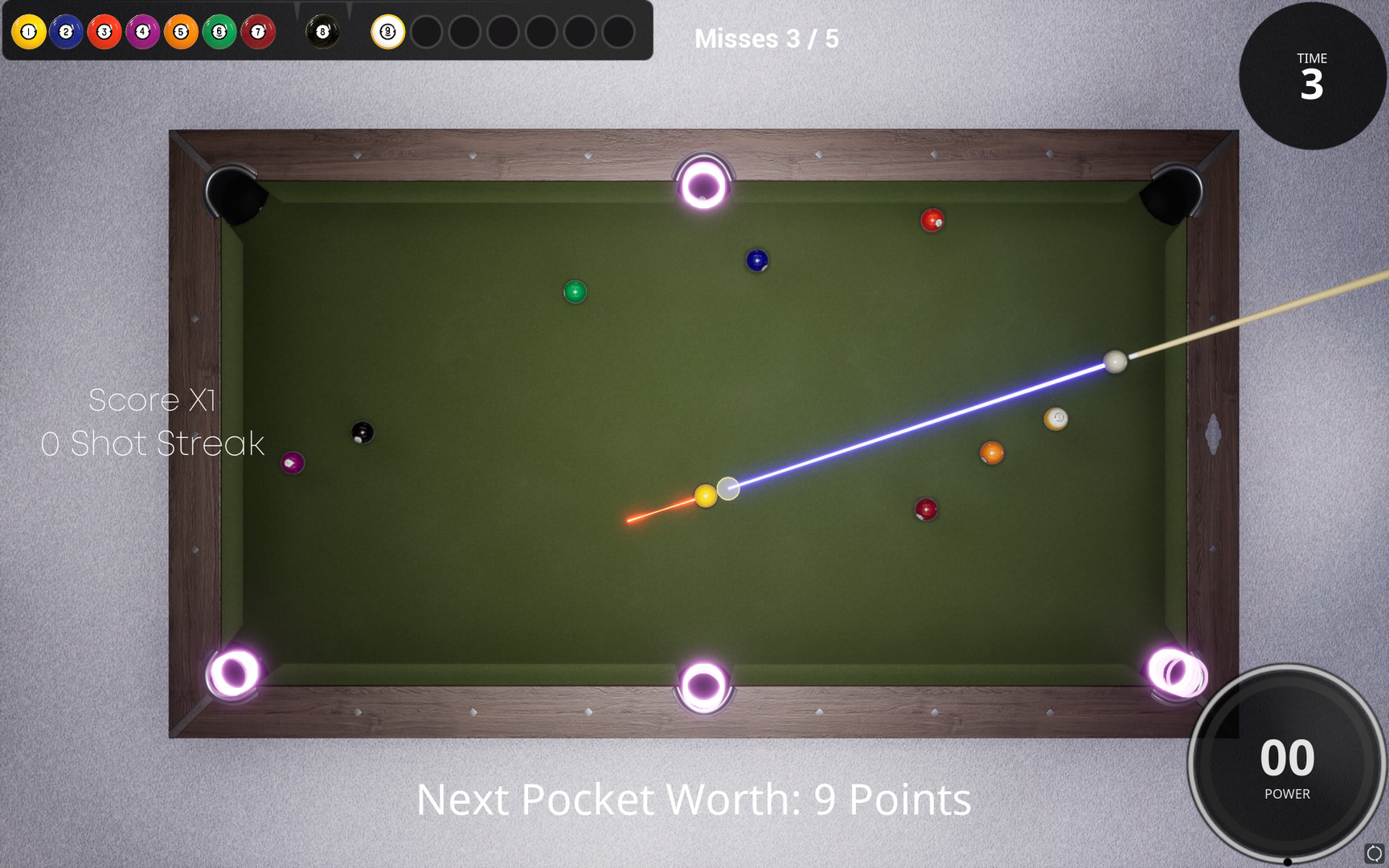Click the Power dial
The width and height of the screenshot is (1389, 868).
1287,764
